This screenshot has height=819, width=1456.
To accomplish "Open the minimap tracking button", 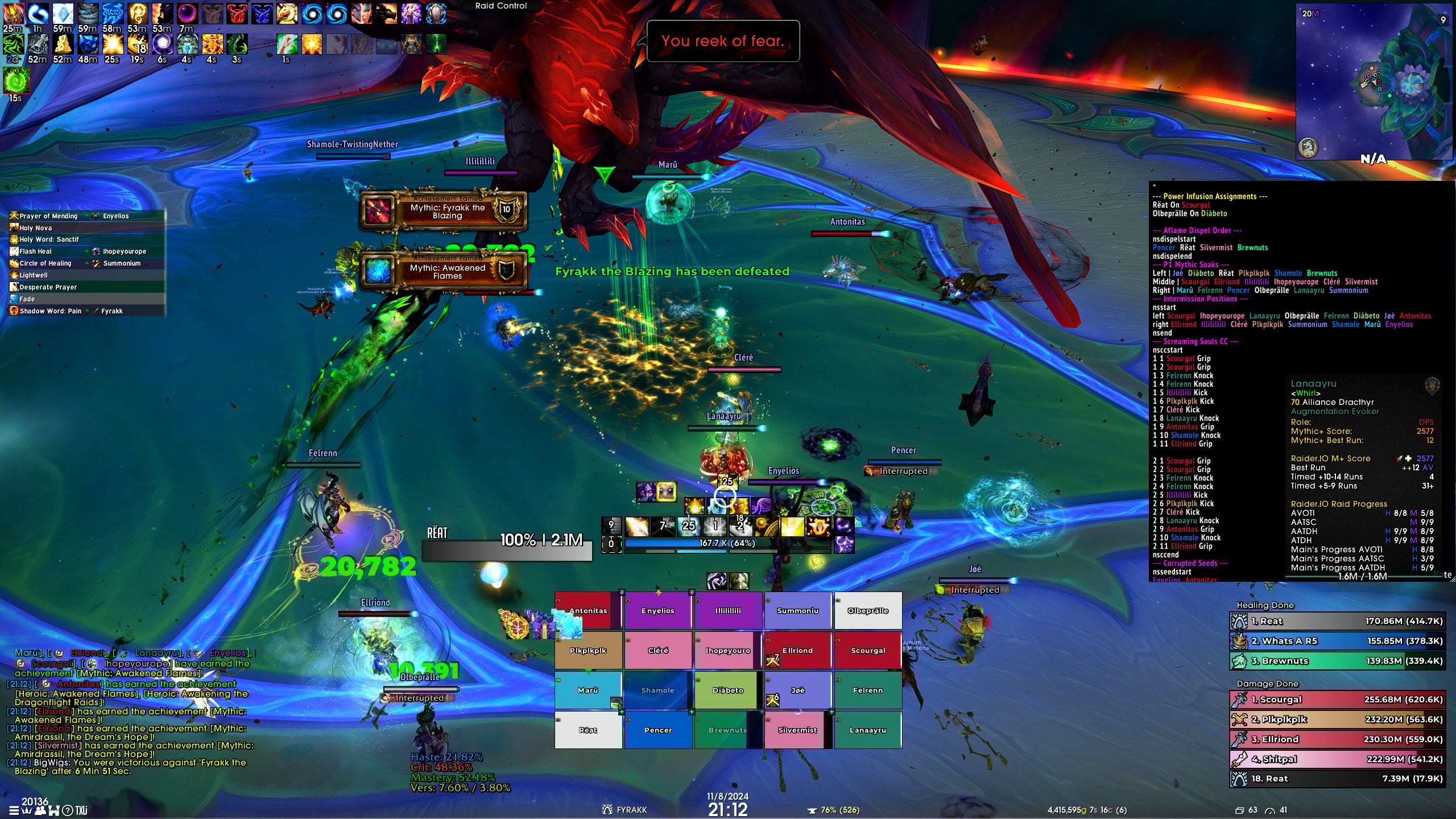I will pyautogui.click(x=1309, y=148).
